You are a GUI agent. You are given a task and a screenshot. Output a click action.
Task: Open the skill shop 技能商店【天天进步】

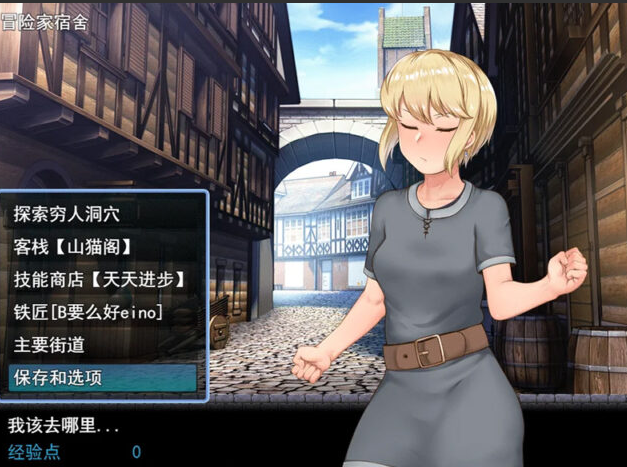pos(99,279)
